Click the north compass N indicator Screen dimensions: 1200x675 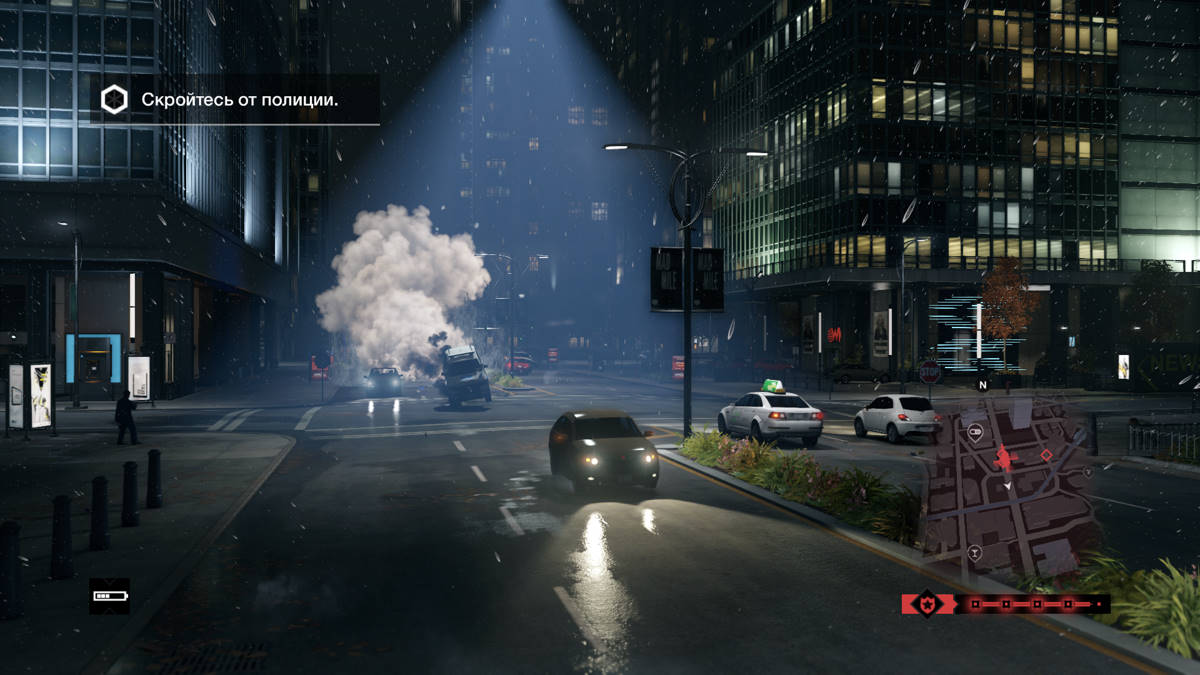pos(982,384)
